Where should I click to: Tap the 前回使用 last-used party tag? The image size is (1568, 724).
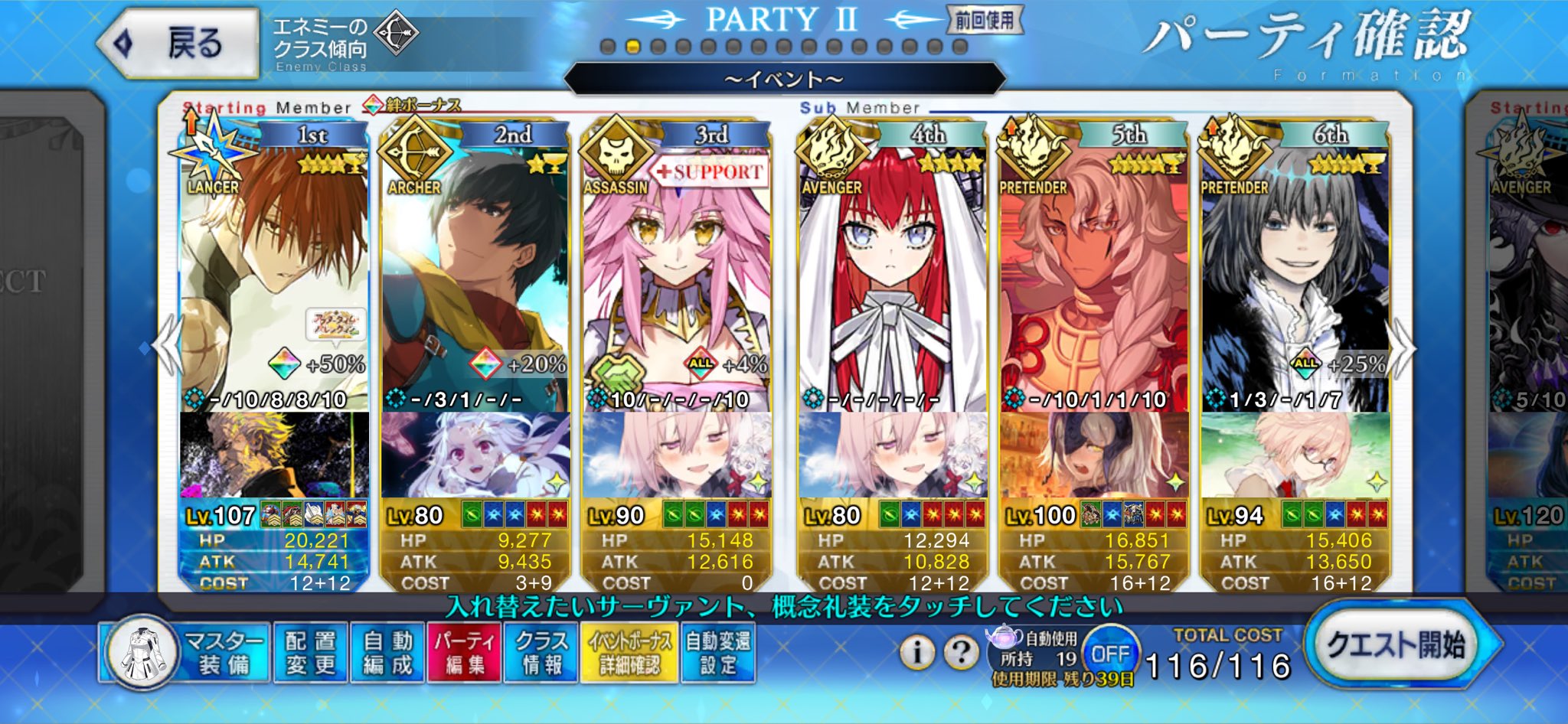click(985, 21)
